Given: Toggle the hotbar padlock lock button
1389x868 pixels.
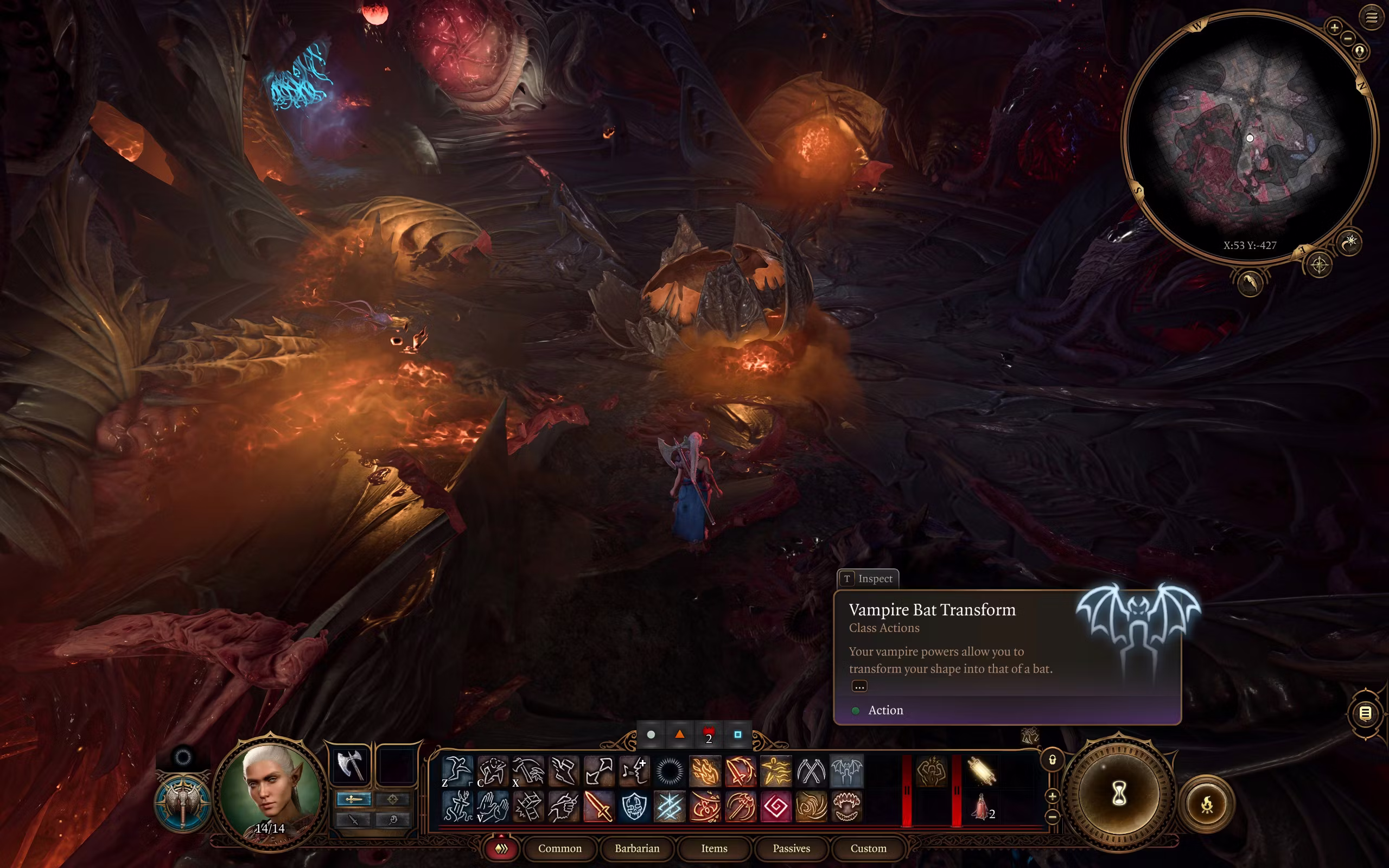Looking at the screenshot, I should point(1052,760).
